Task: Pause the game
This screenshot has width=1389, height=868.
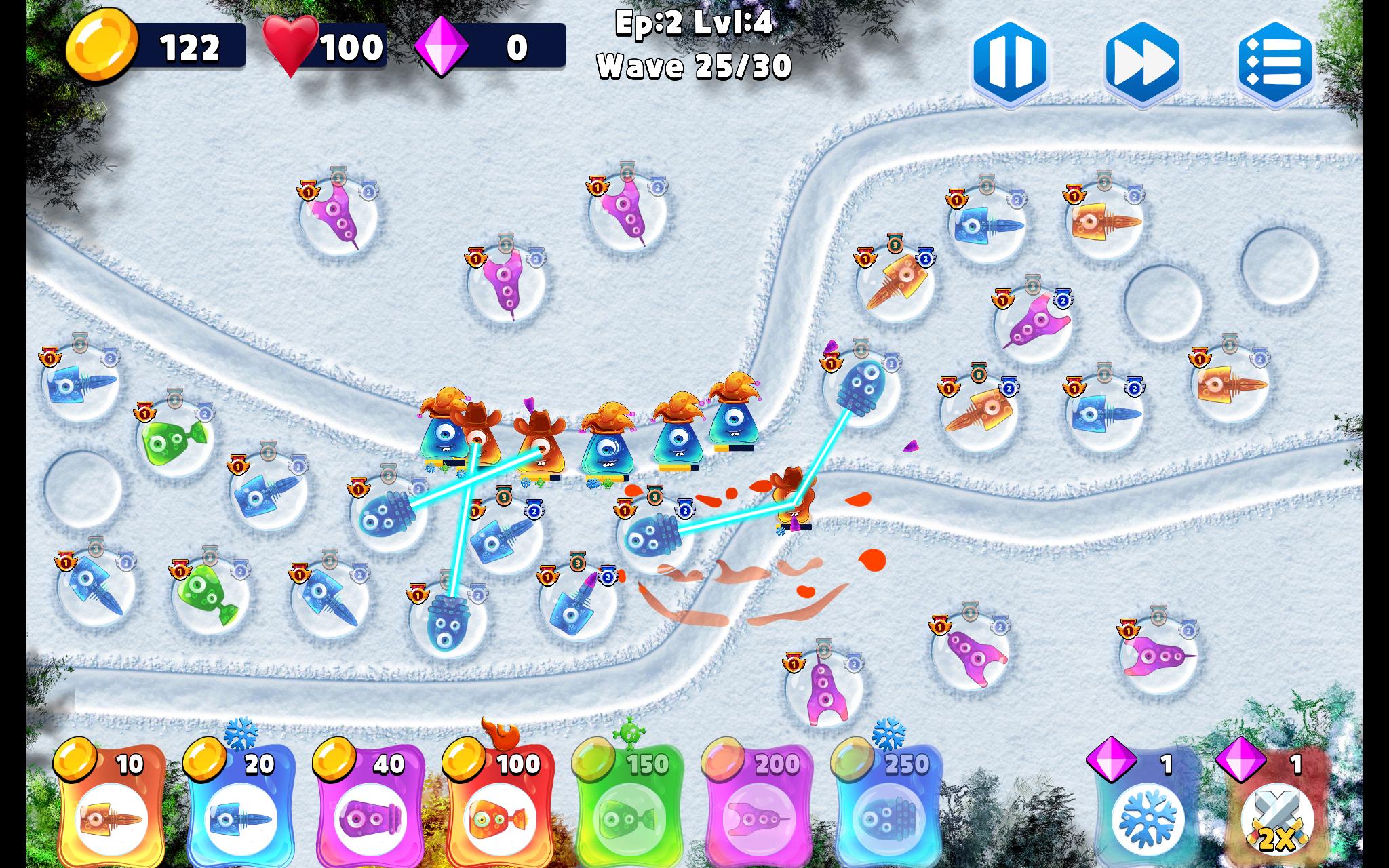Action: click(x=1010, y=62)
